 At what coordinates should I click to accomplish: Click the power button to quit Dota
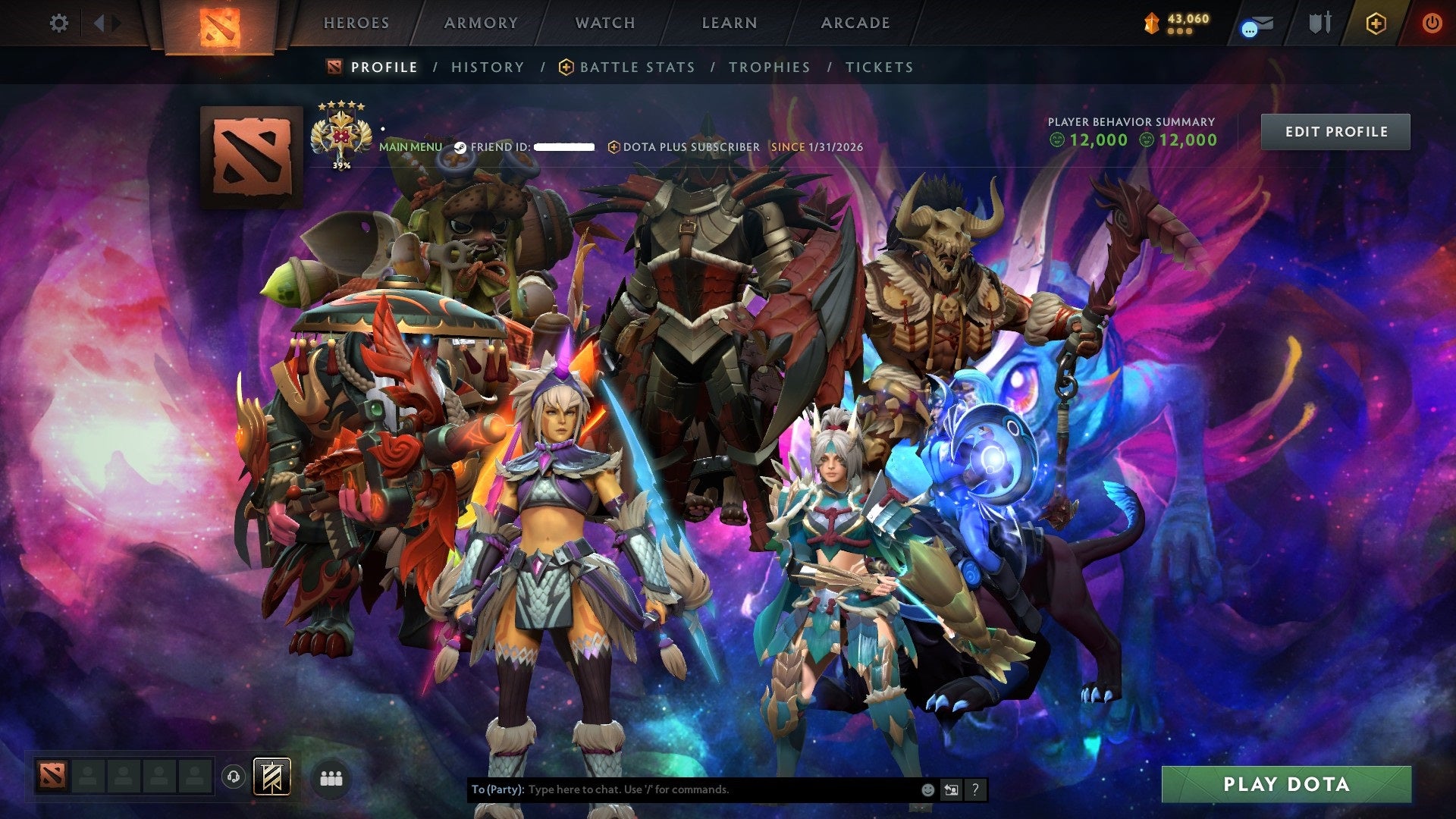point(1432,24)
